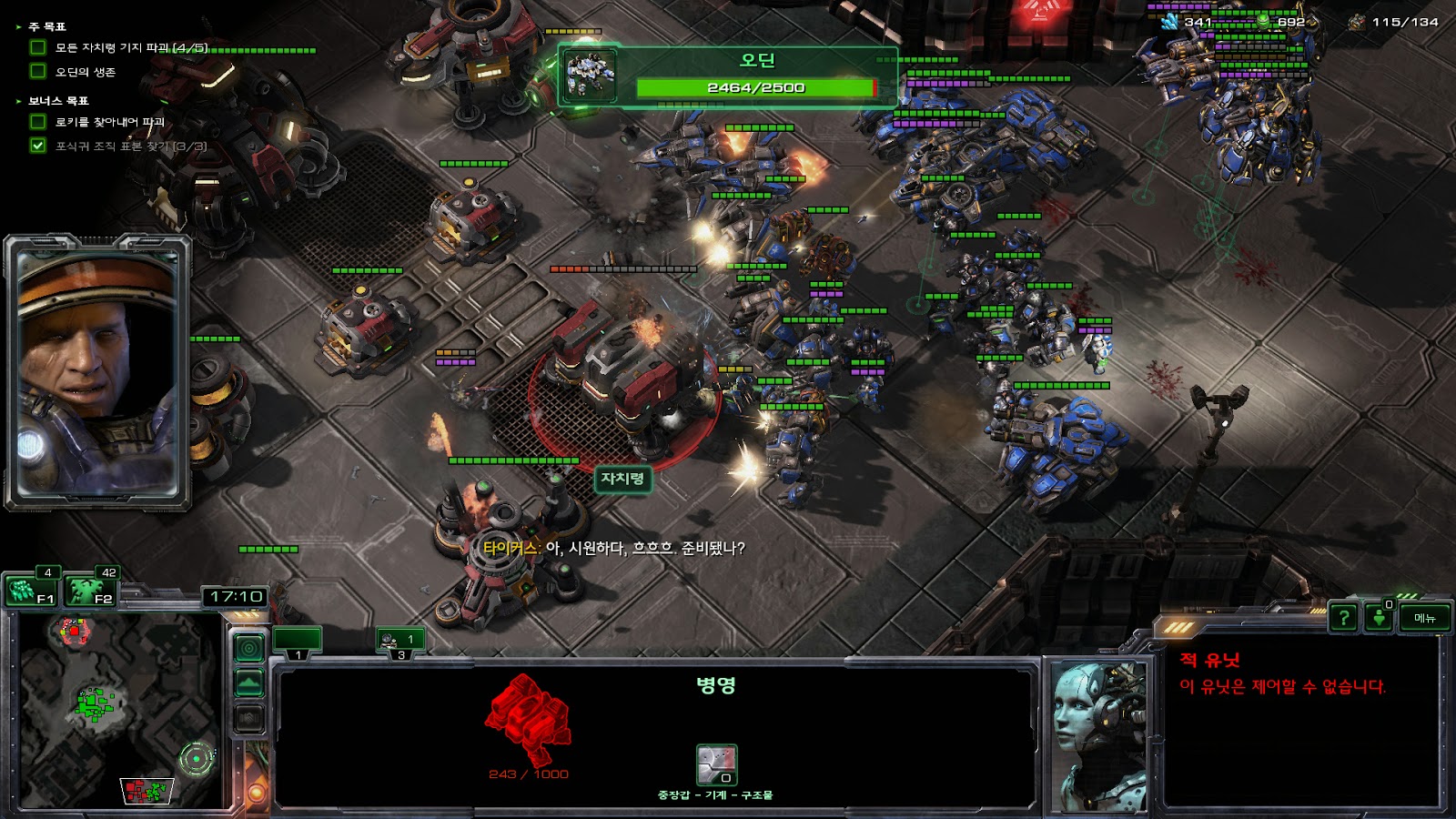Select idle workers with the F1 button

coord(31,591)
